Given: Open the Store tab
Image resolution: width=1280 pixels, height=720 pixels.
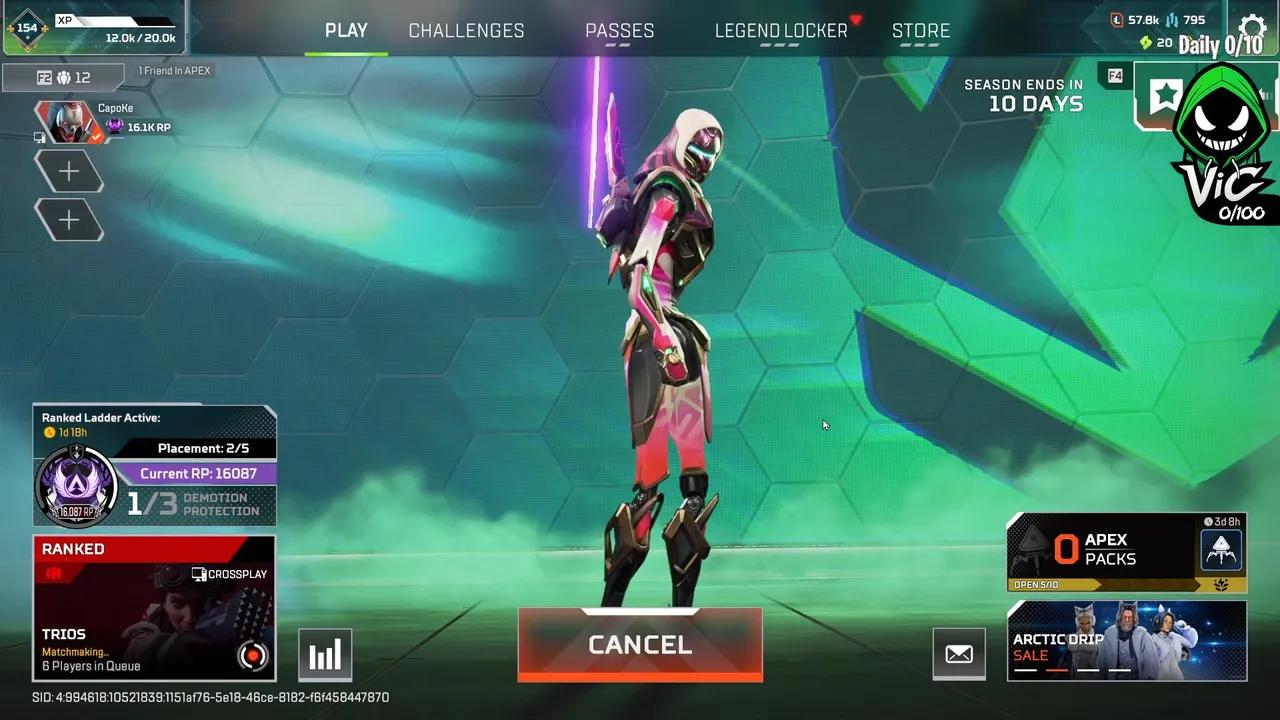Looking at the screenshot, I should (x=920, y=30).
